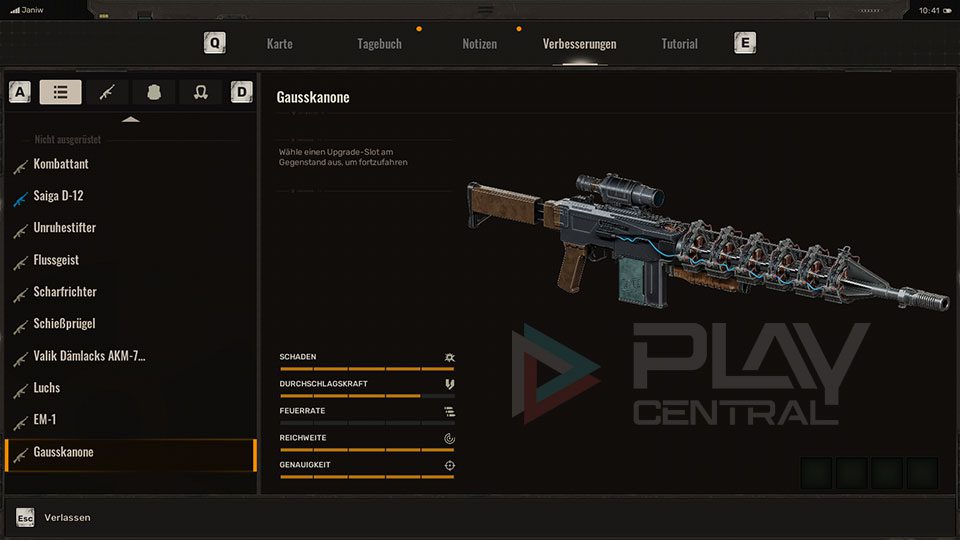Click Verlassen to leave the menu
960x540 pixels.
point(67,517)
